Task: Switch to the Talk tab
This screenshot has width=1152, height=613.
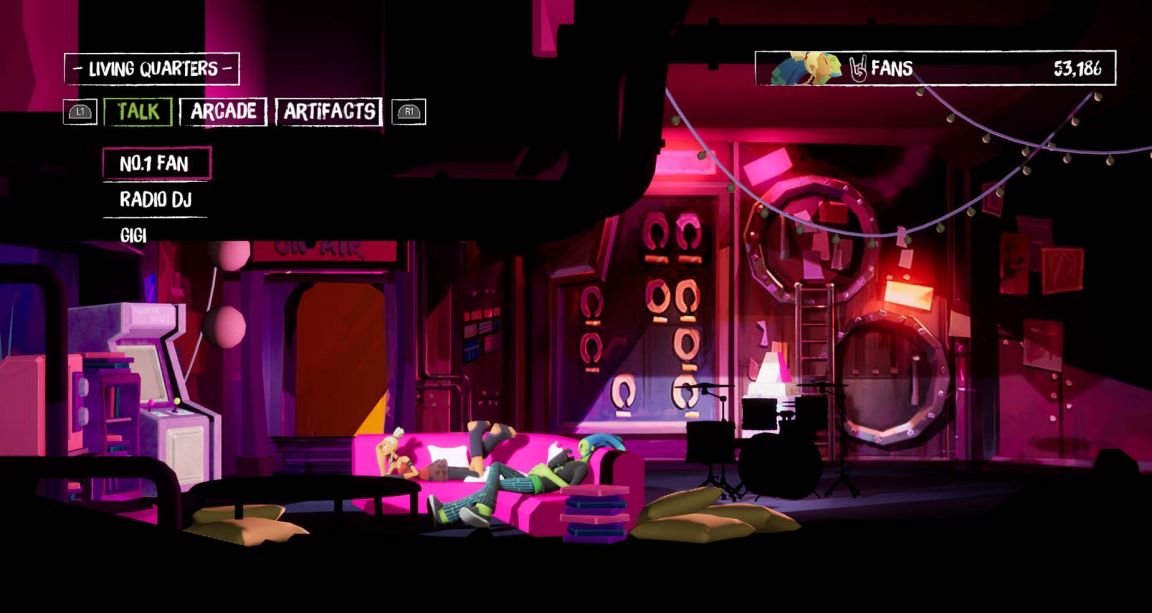Action: (x=138, y=111)
